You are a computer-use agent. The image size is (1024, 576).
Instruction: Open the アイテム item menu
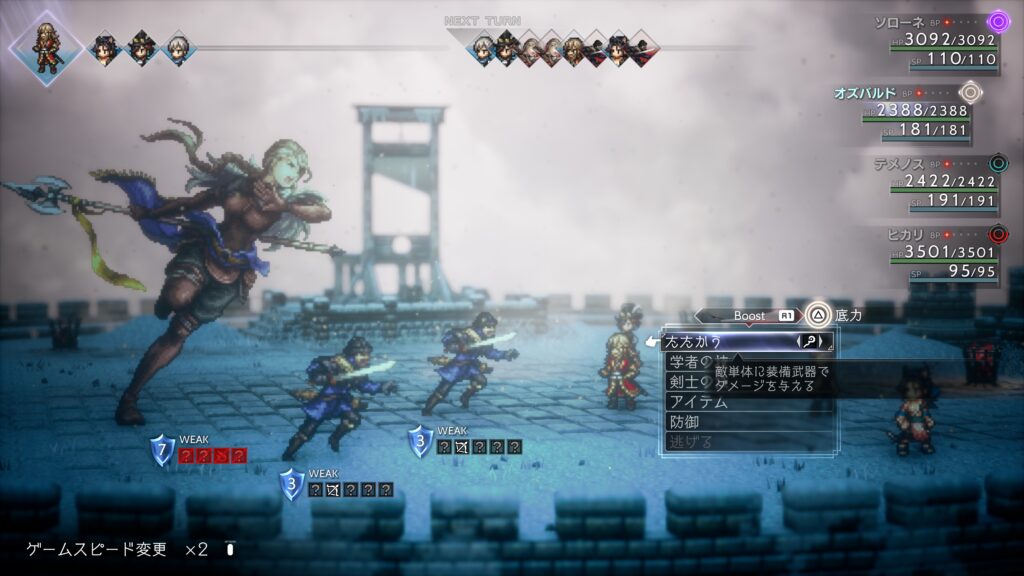click(700, 402)
